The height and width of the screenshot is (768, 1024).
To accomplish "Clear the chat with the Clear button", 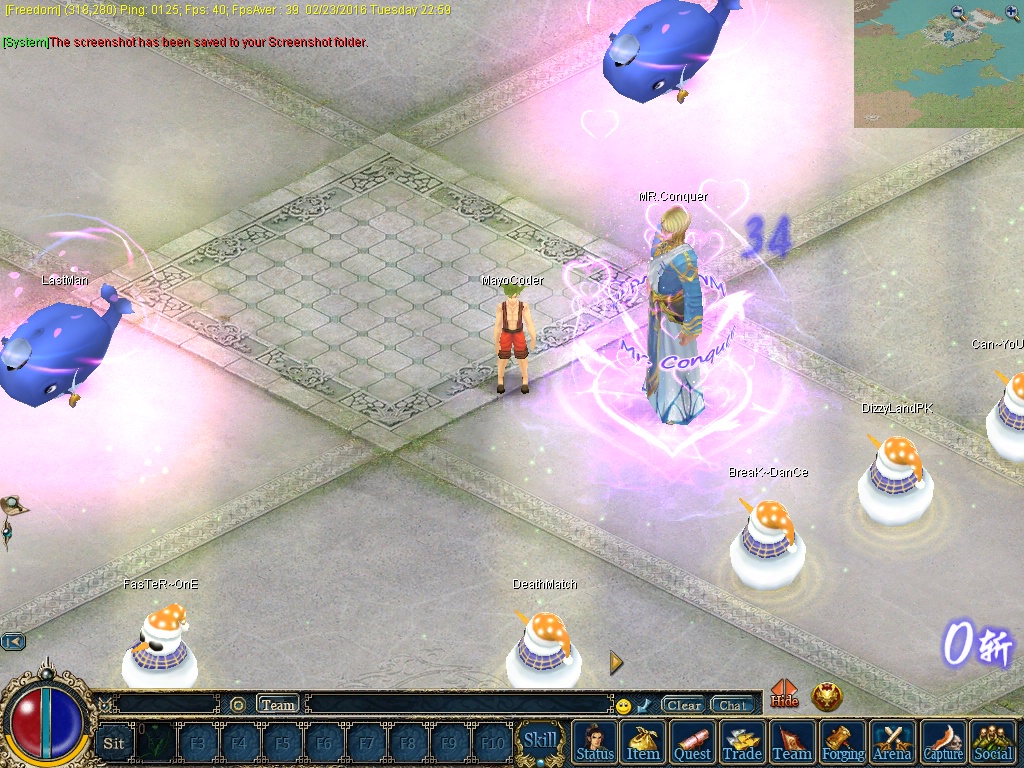I will (x=684, y=705).
